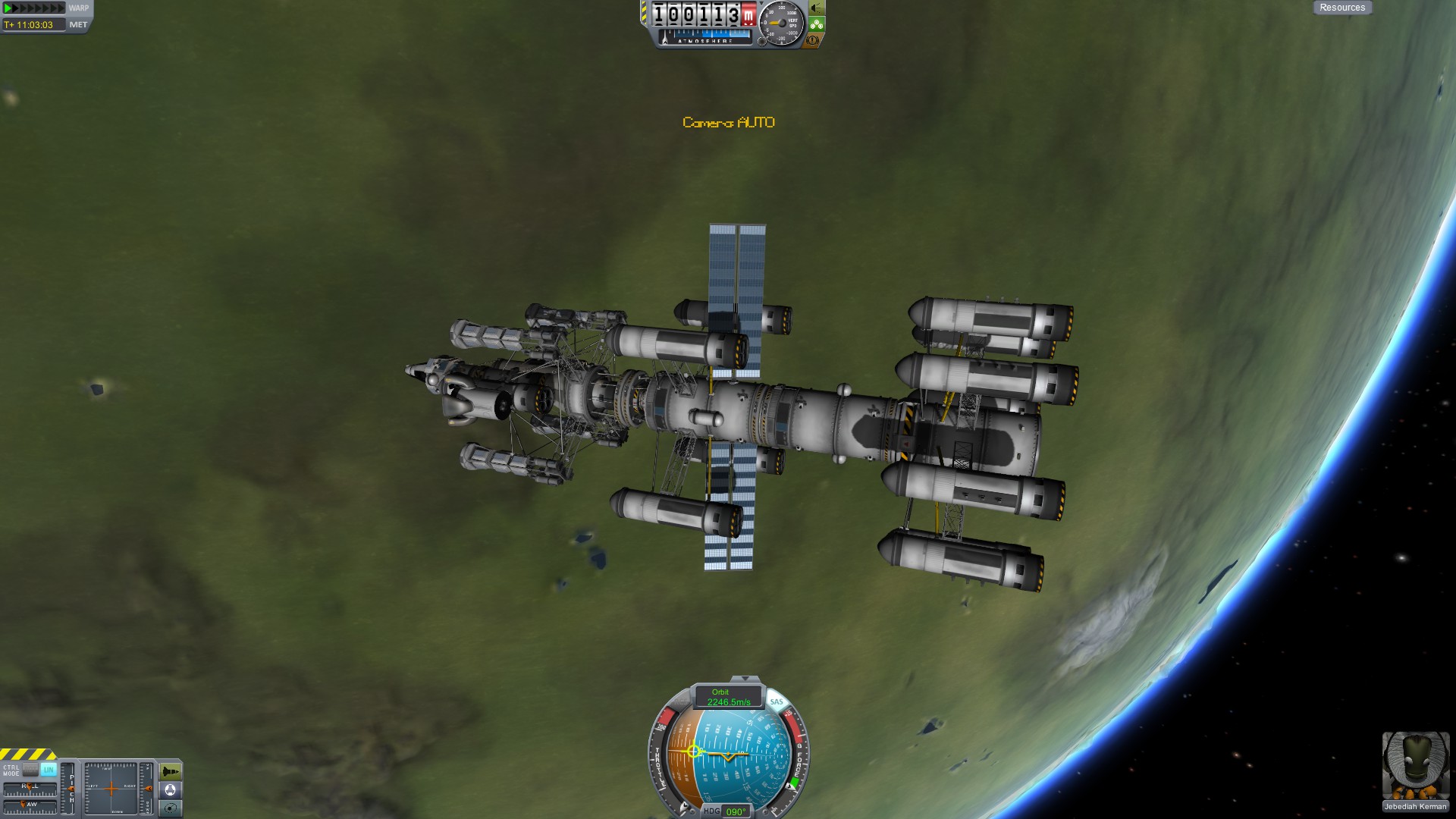The height and width of the screenshot is (819, 1456).
Task: Open the Resources panel
Action: click(x=1341, y=8)
